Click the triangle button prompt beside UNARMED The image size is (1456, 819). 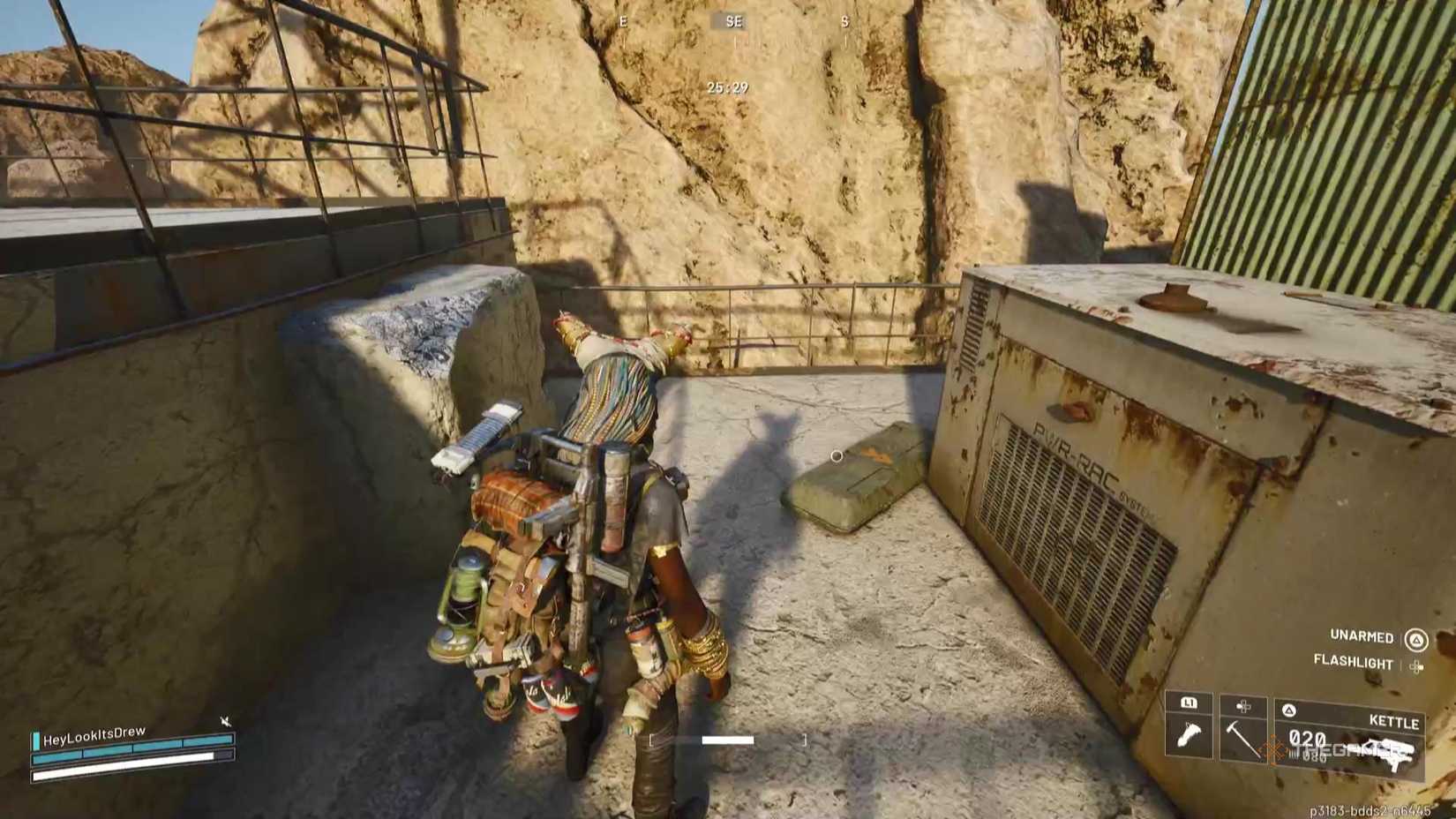coord(1416,639)
